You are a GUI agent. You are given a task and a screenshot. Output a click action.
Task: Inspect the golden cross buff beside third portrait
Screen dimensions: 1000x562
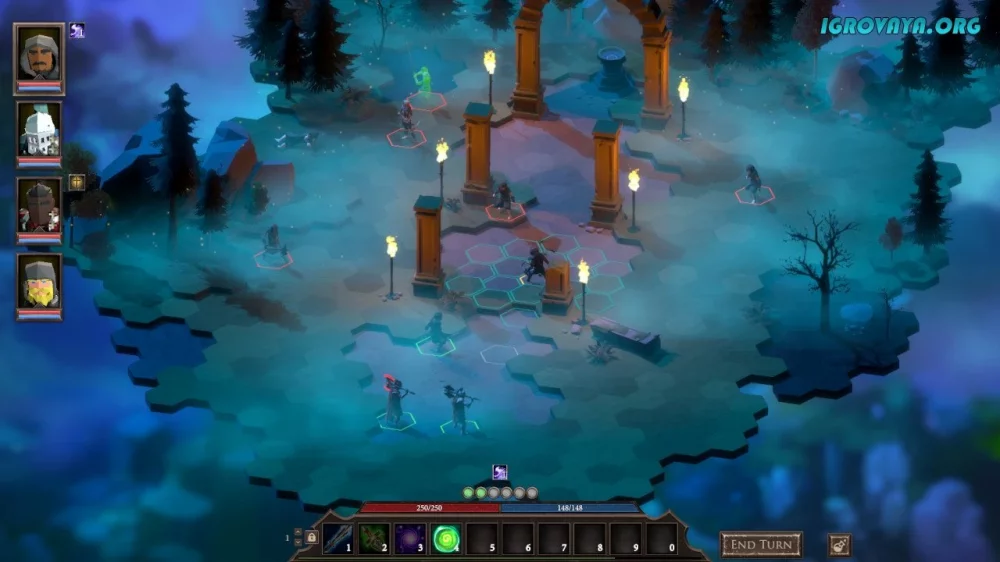[77, 182]
